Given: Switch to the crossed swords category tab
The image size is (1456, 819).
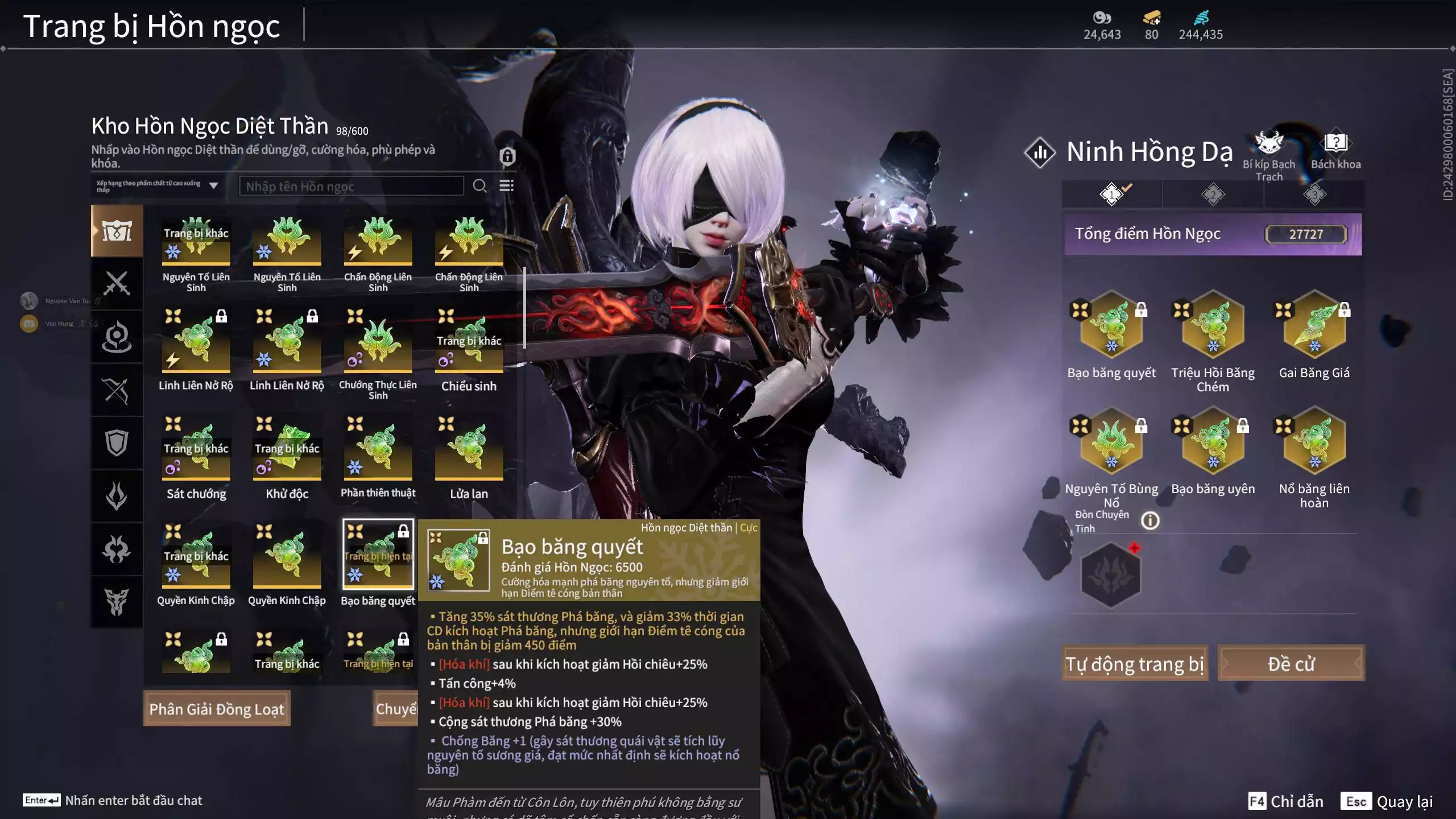Looking at the screenshot, I should pyautogui.click(x=117, y=283).
